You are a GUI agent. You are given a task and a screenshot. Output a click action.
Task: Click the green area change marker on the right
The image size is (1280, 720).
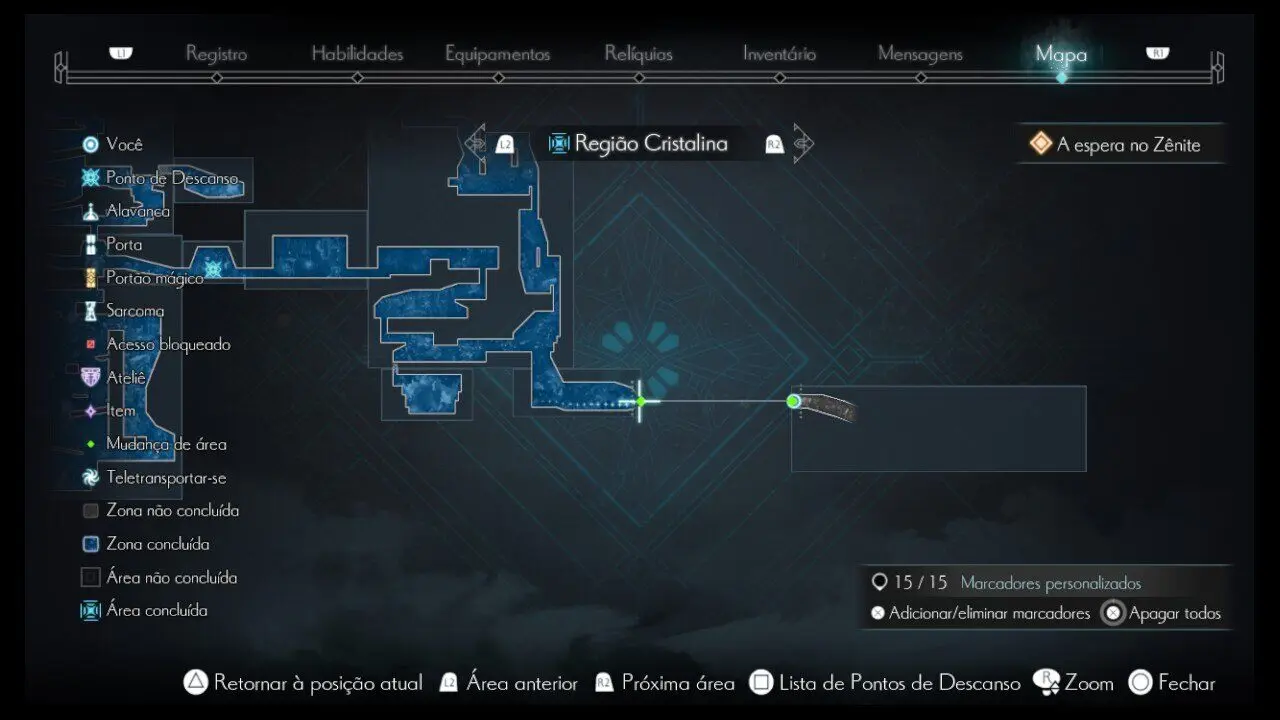pyautogui.click(x=793, y=402)
